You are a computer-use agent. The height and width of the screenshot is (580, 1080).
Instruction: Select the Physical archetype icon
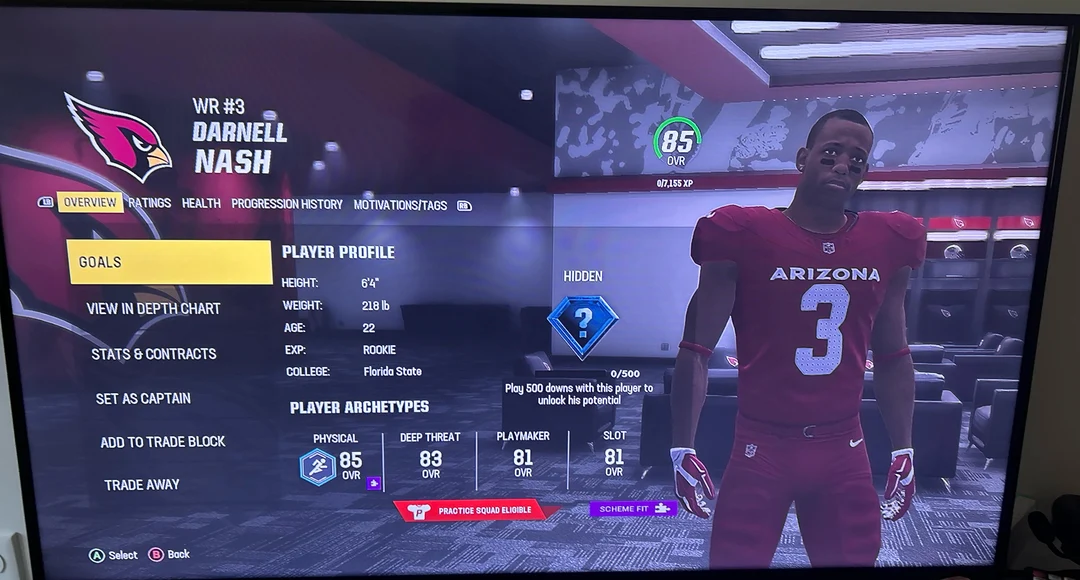point(318,466)
